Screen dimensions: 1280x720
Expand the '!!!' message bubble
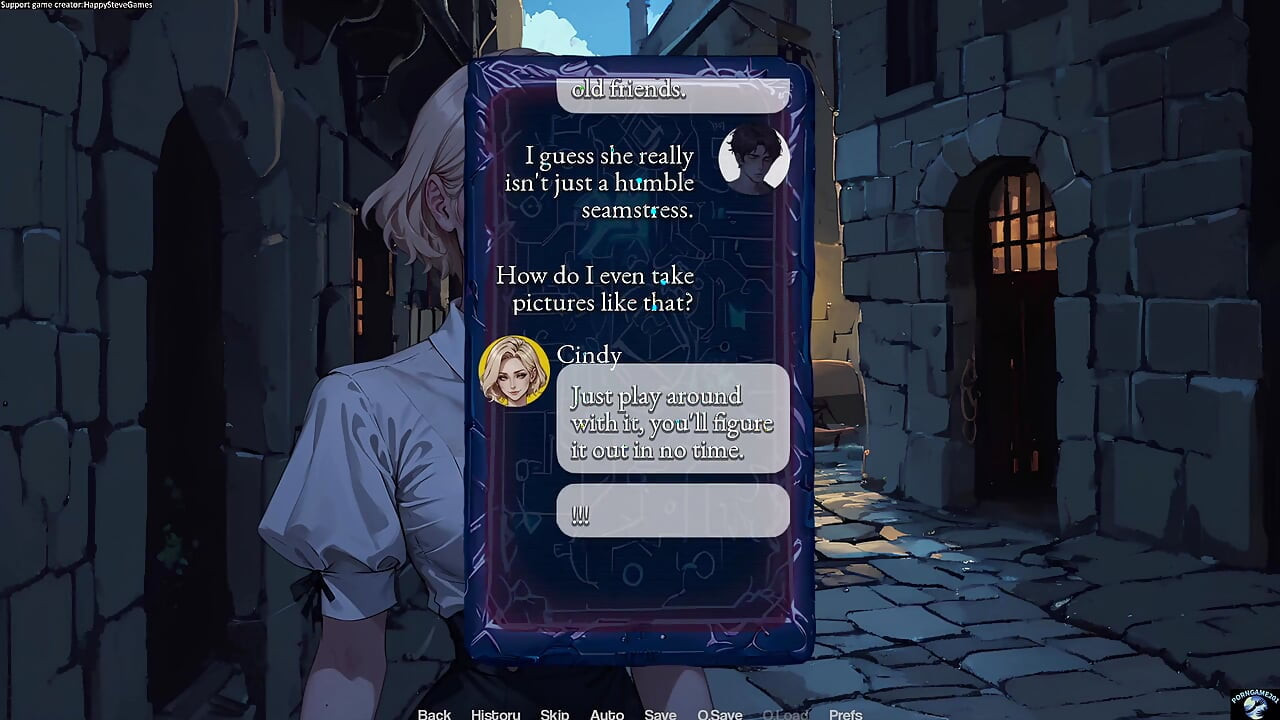tap(672, 510)
